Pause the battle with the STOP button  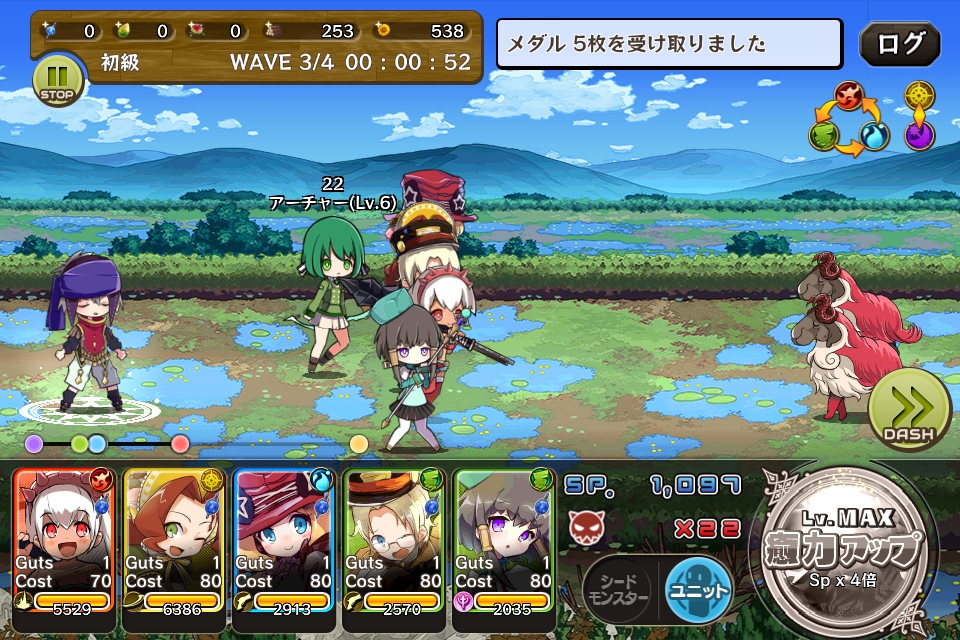point(56,81)
